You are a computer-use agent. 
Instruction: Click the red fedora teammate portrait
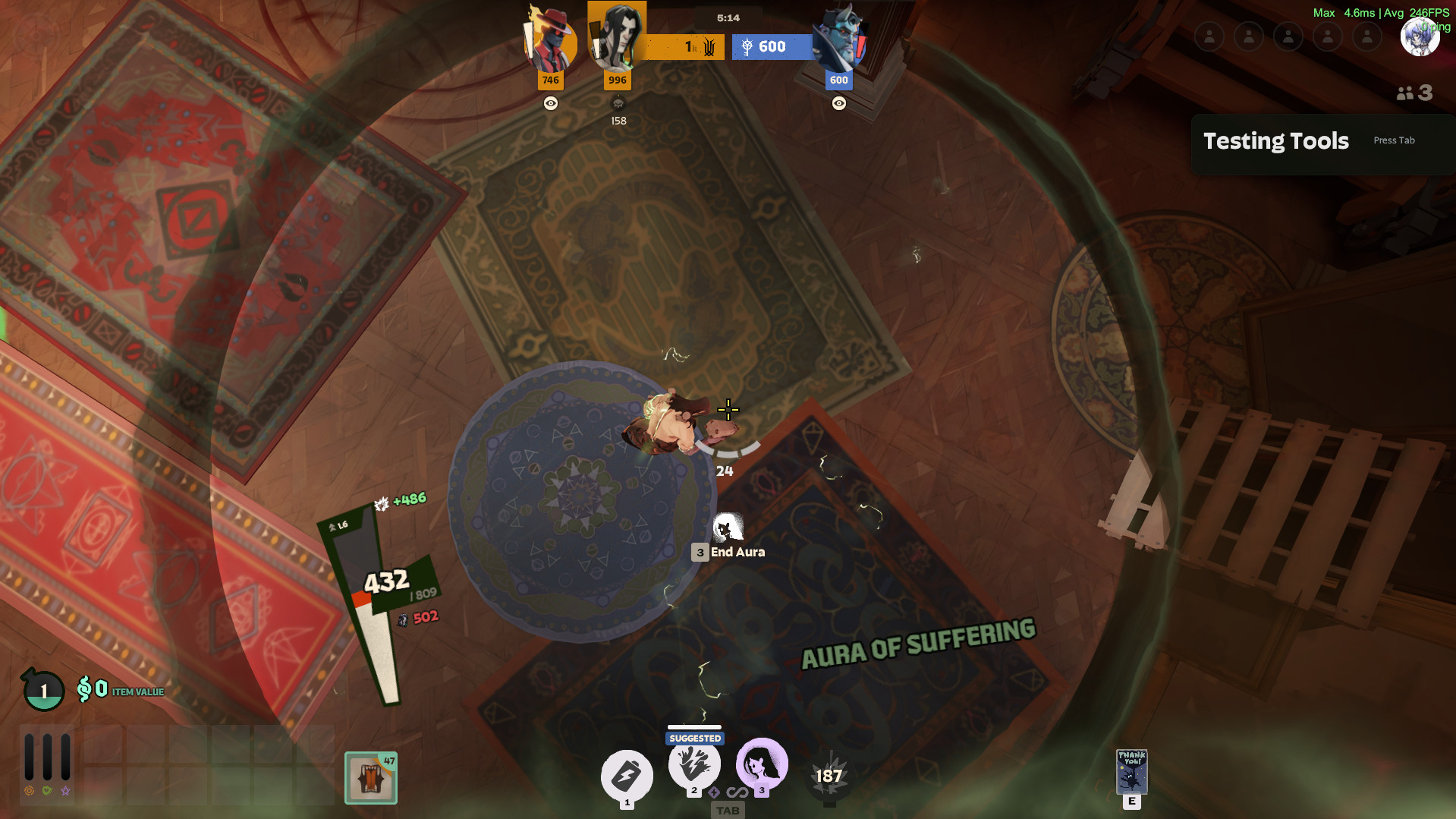550,42
